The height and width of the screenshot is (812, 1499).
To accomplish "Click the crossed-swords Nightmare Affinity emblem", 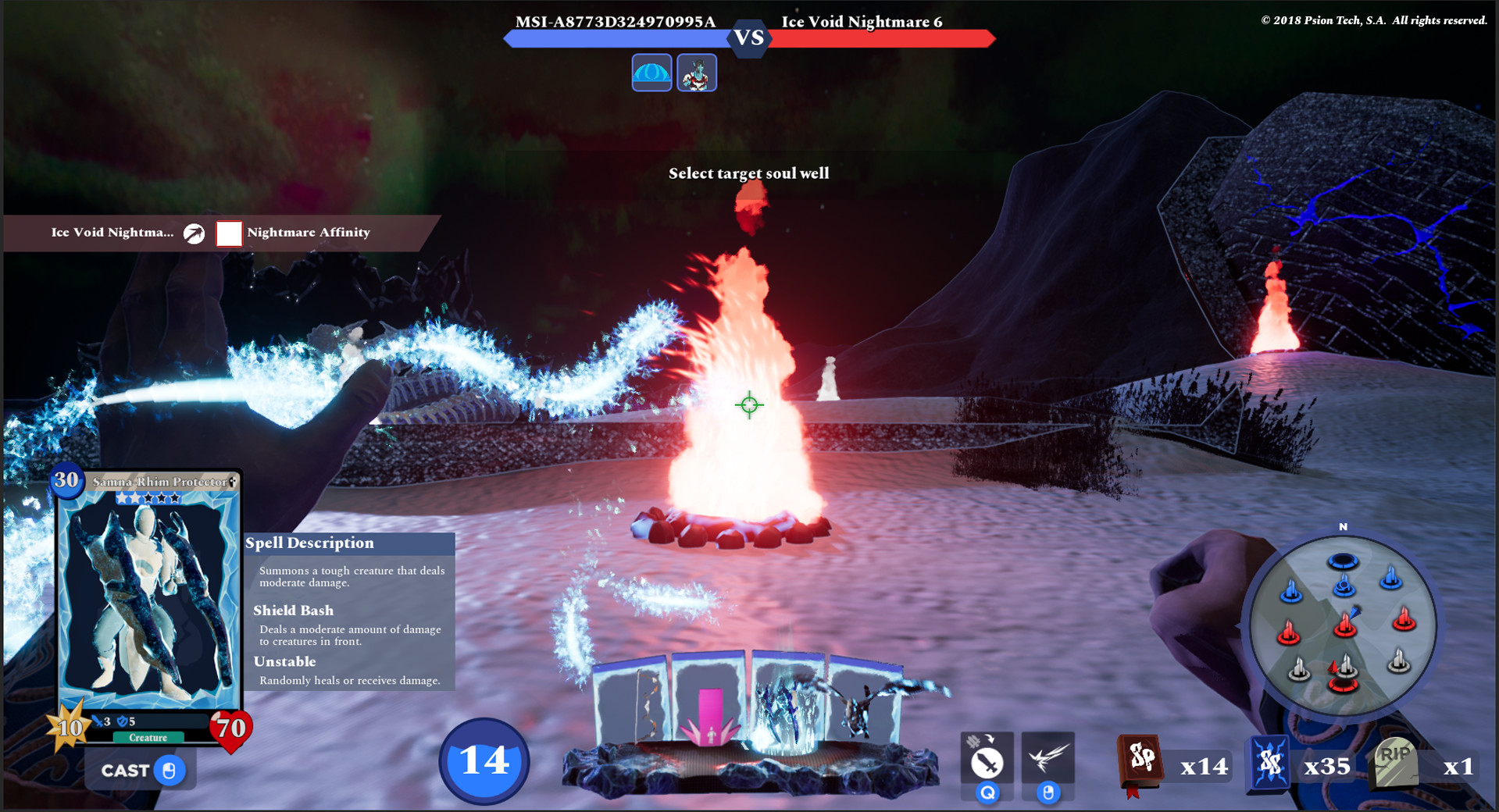I will point(192,232).
